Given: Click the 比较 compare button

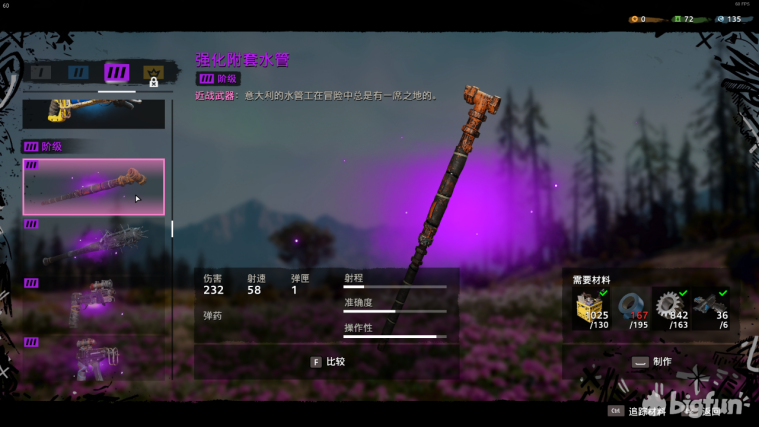Looking at the screenshot, I should pos(327,362).
